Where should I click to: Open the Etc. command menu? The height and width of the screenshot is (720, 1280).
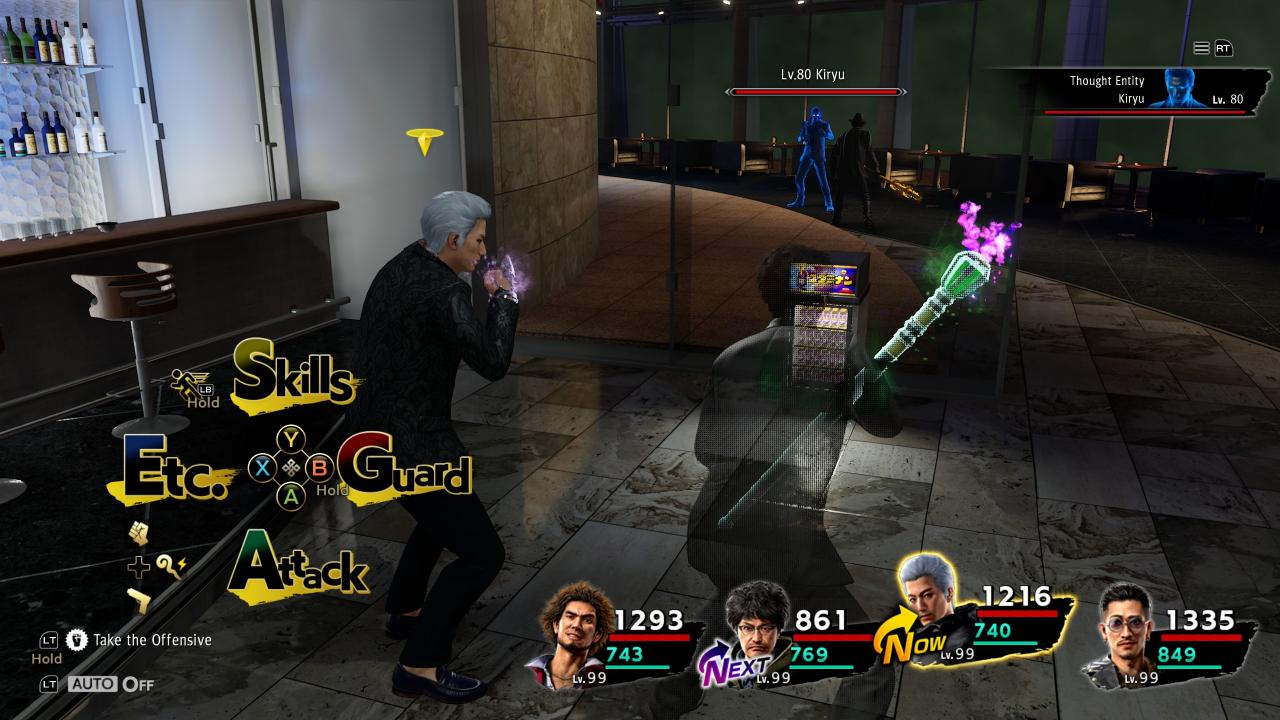pos(170,469)
